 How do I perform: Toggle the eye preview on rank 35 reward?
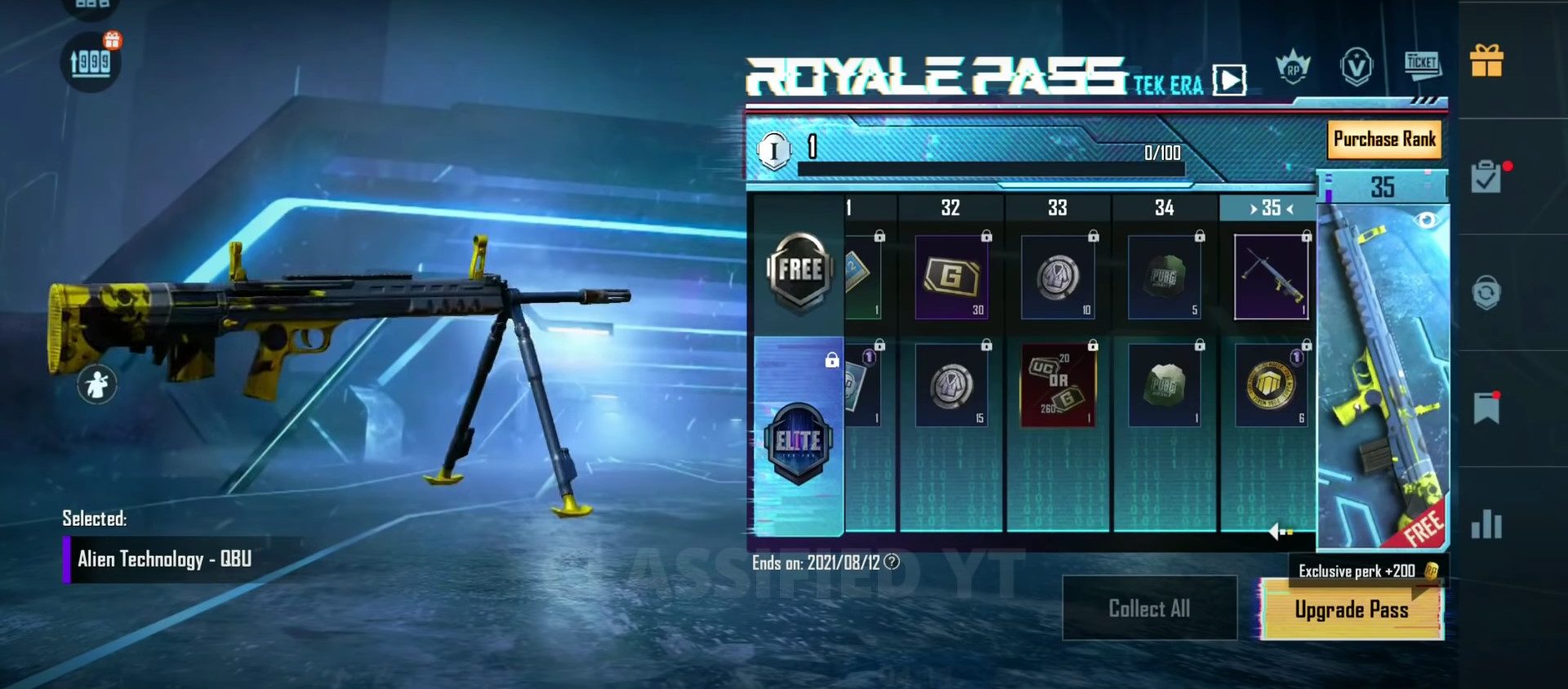(x=1427, y=220)
